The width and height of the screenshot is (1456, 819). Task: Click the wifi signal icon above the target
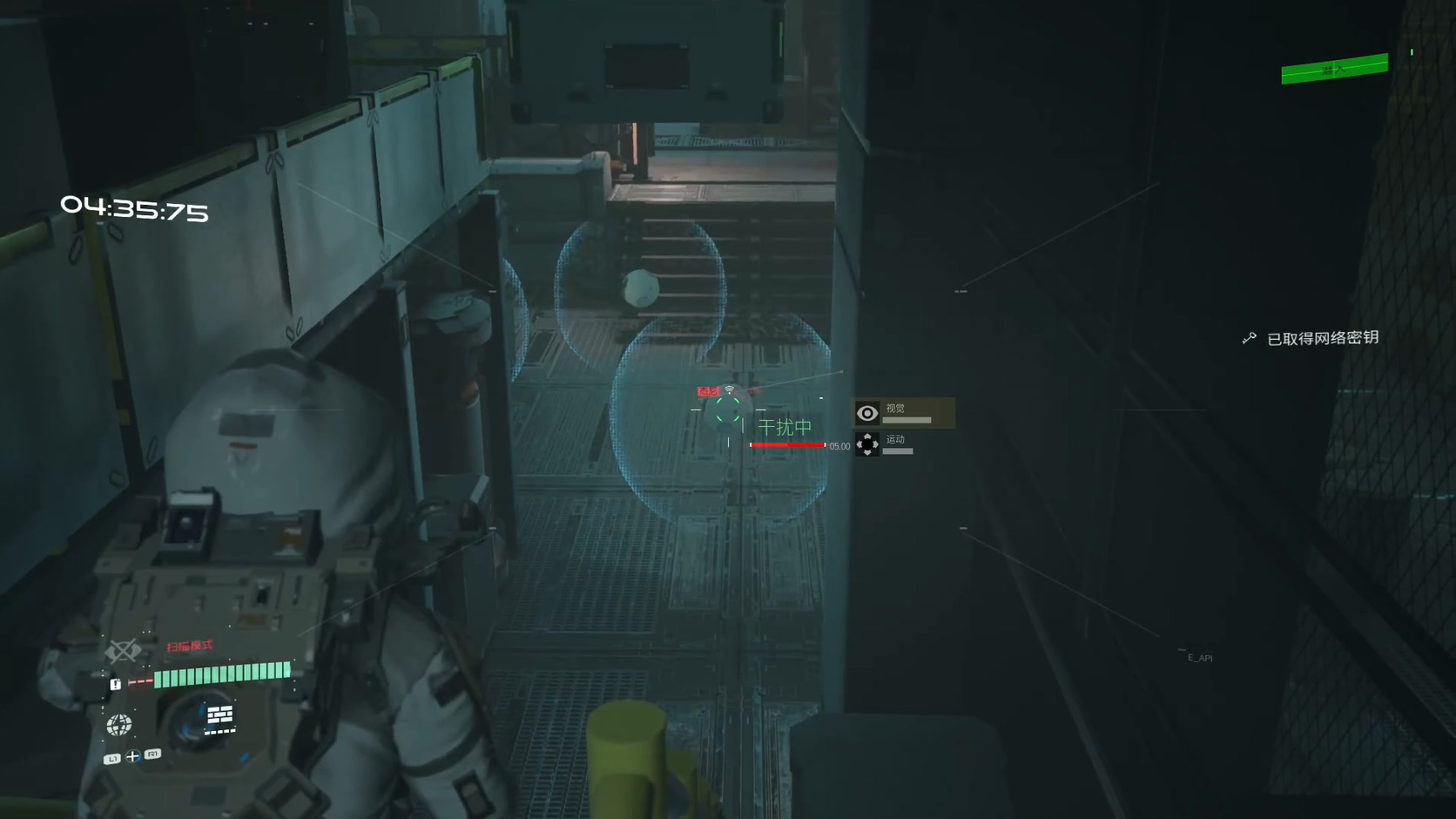[x=730, y=389]
